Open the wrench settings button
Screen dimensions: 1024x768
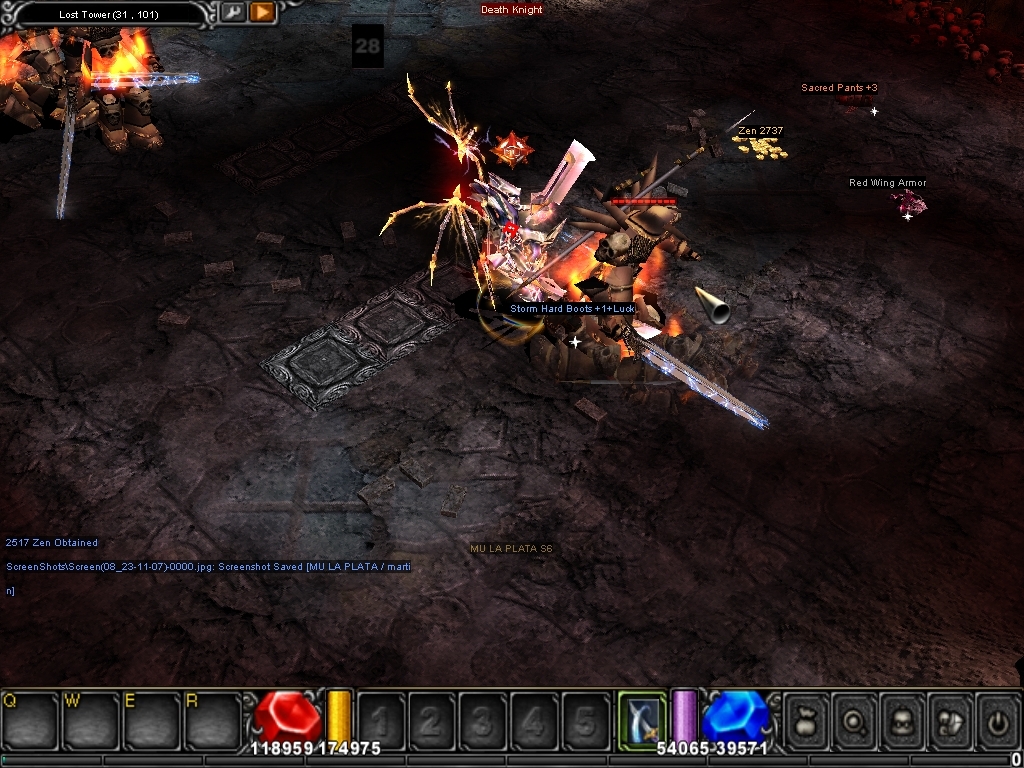pos(232,13)
